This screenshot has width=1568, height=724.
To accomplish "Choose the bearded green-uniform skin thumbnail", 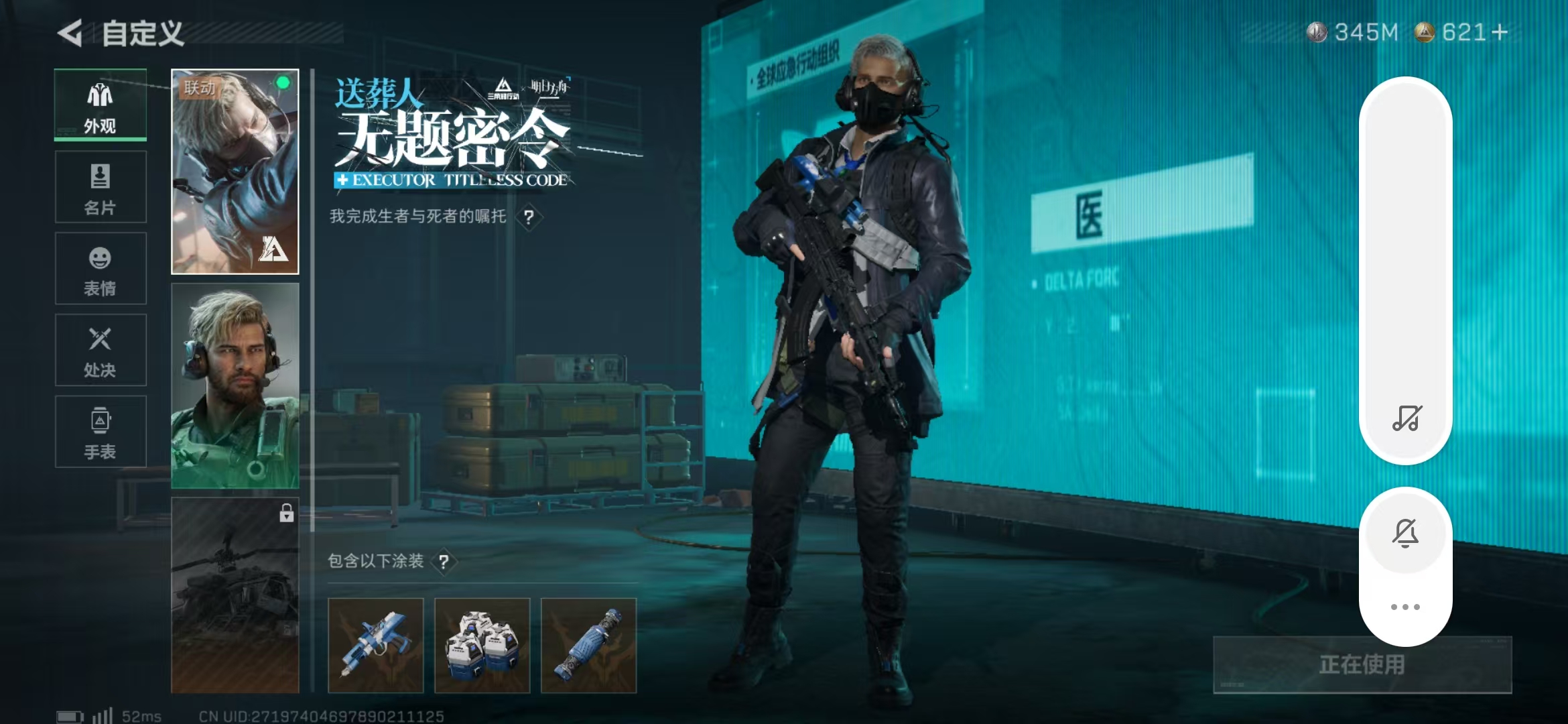I will tap(235, 385).
